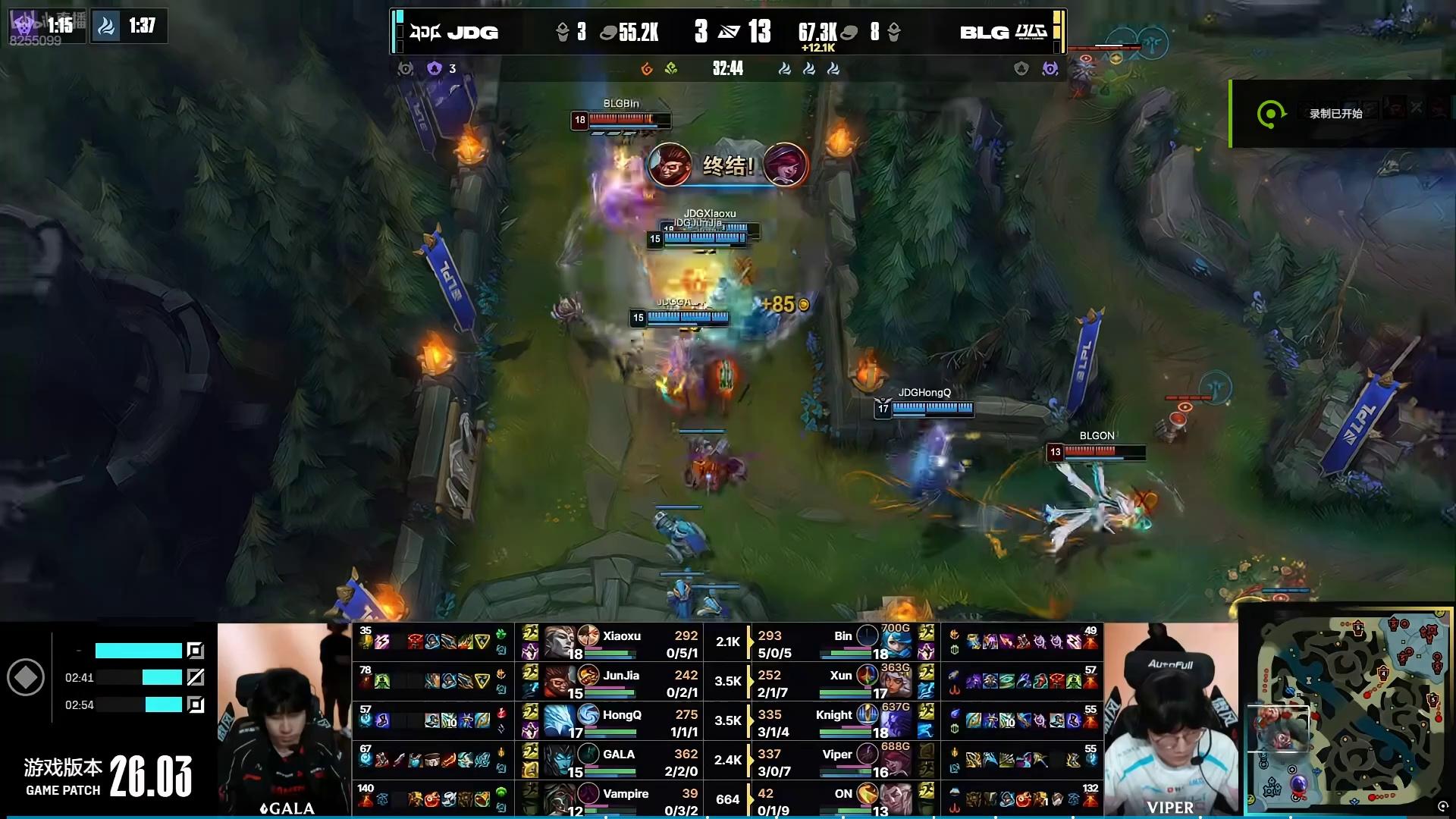Open the GALA player camera feed
Screen dimensions: 1456x819
(284, 719)
